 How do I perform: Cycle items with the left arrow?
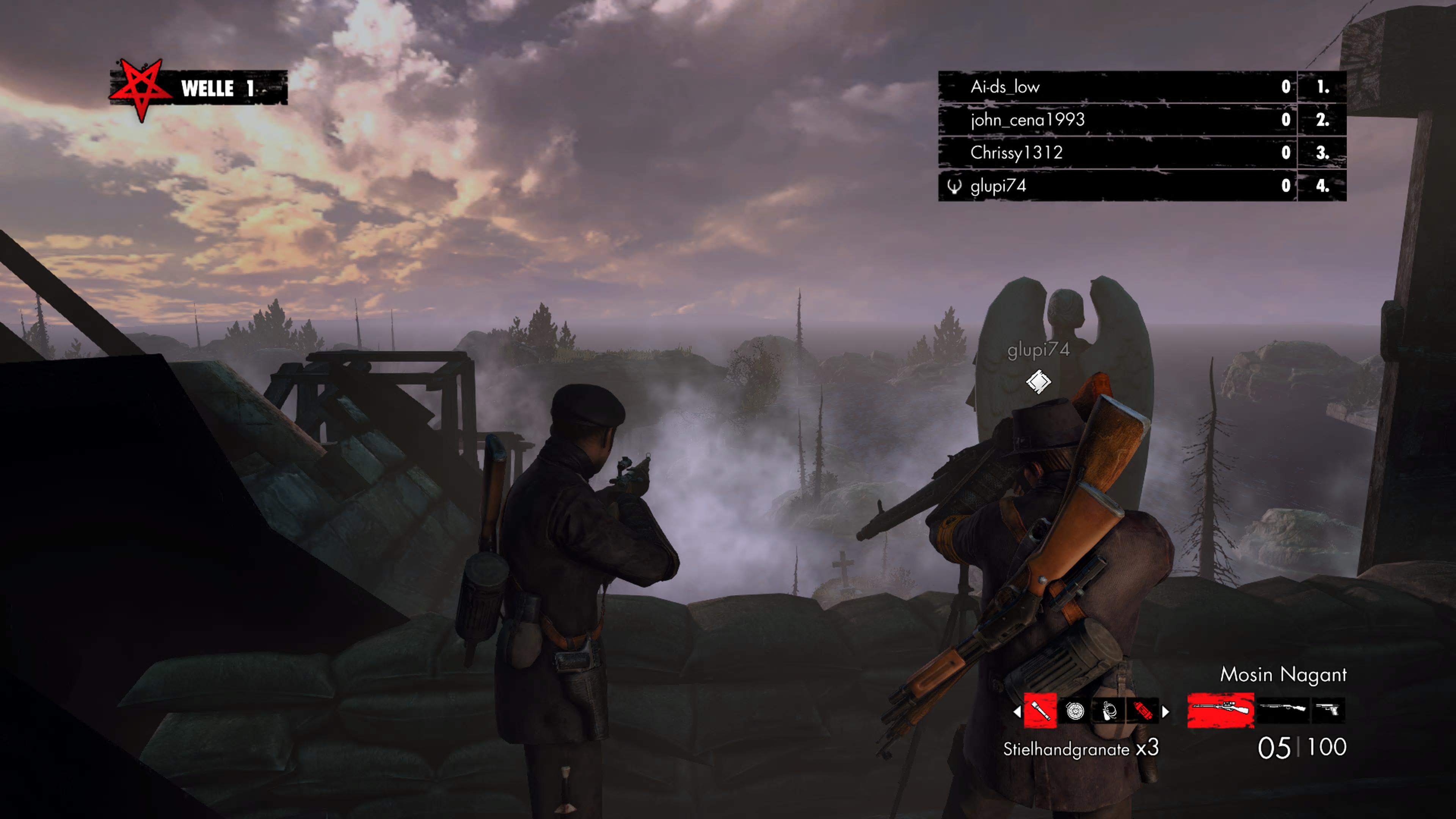pyautogui.click(x=1017, y=712)
